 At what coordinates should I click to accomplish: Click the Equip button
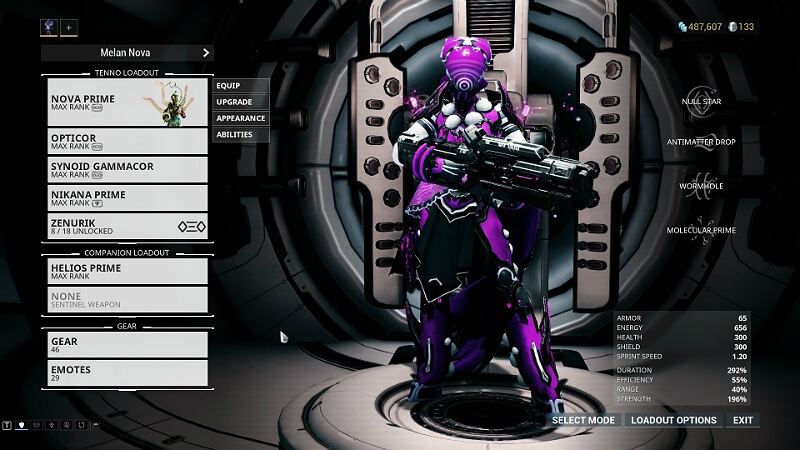(240, 86)
